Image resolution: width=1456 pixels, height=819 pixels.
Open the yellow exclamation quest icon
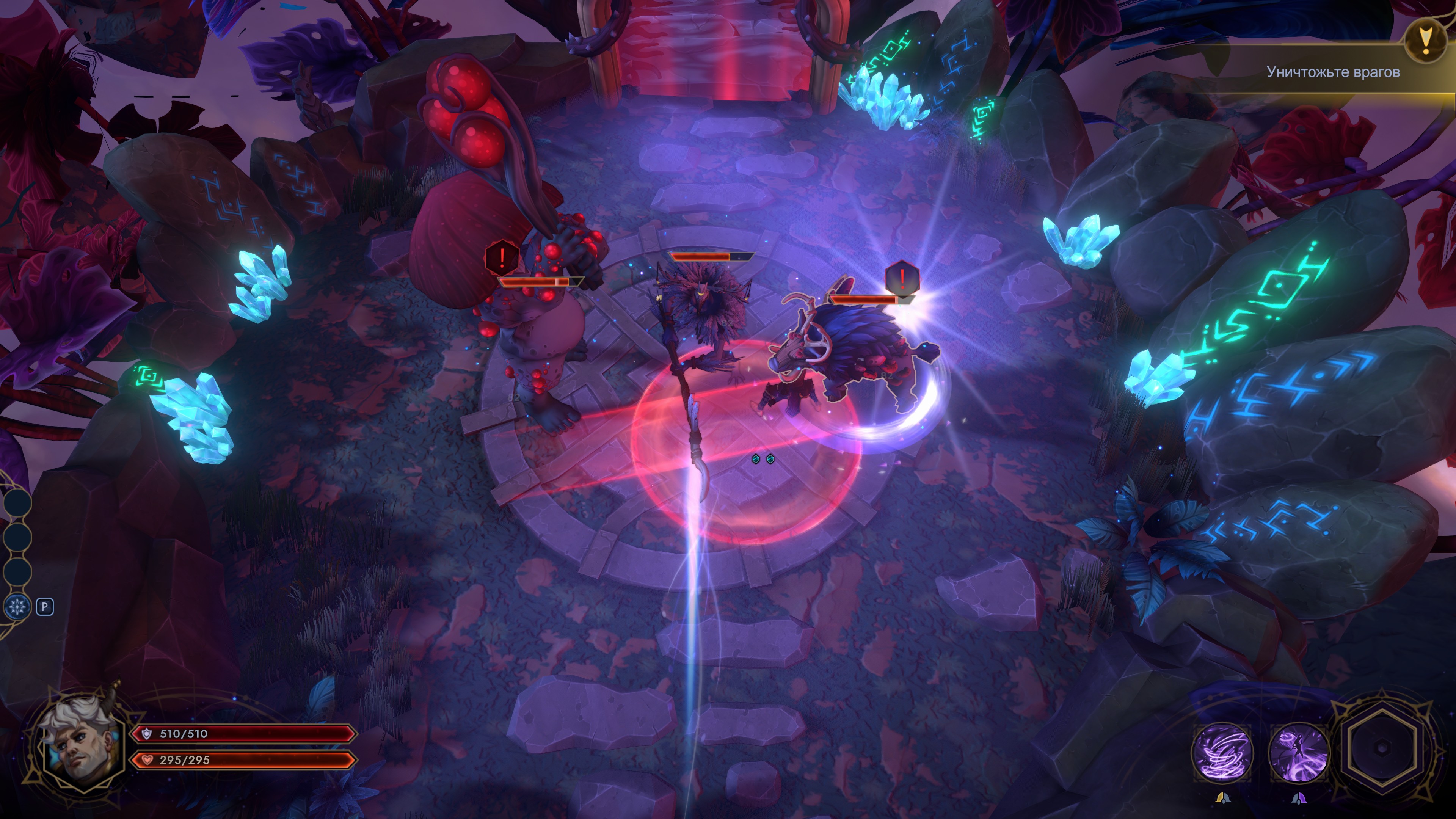(x=1426, y=41)
